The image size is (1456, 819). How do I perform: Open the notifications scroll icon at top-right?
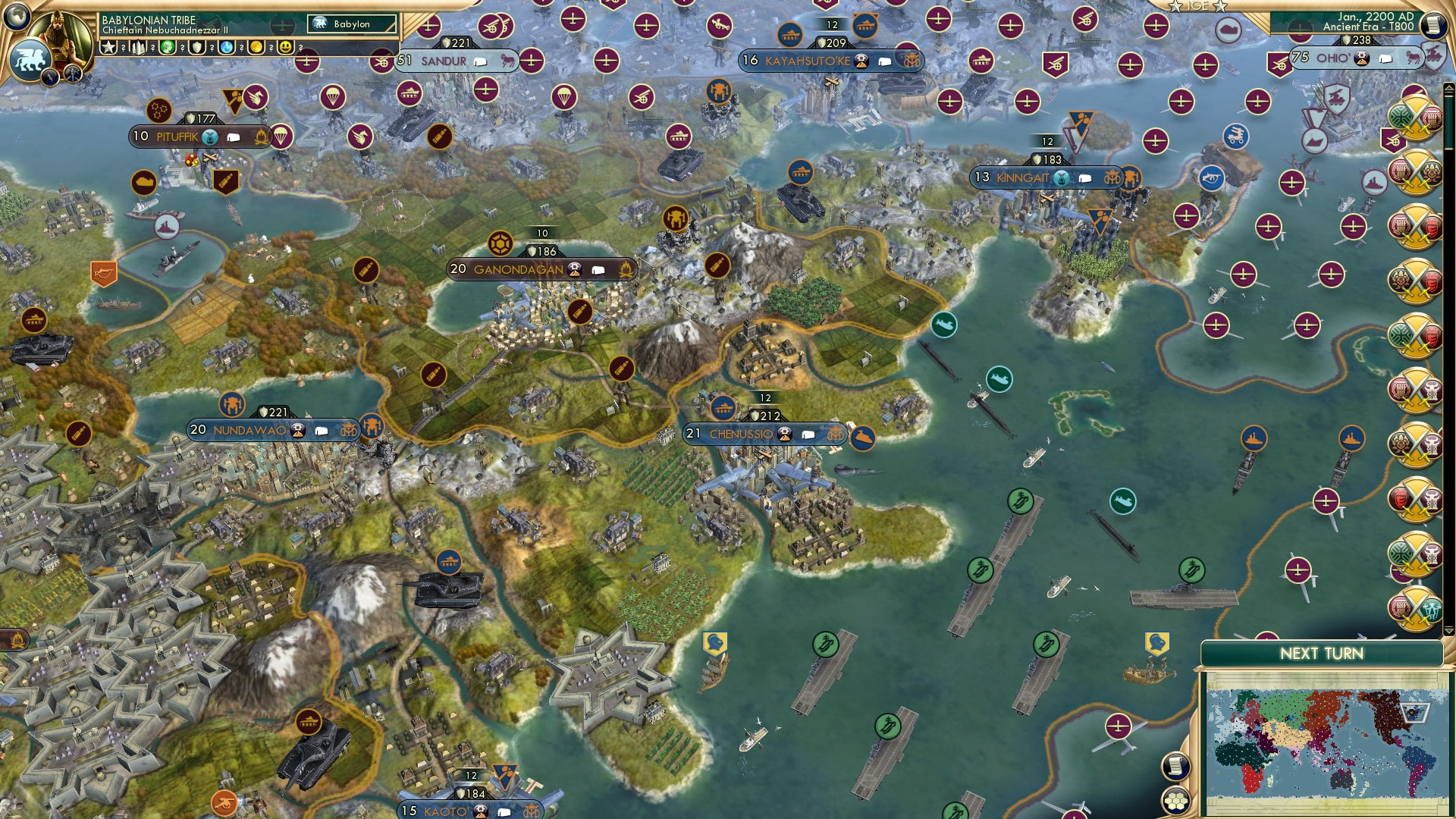[1432, 25]
